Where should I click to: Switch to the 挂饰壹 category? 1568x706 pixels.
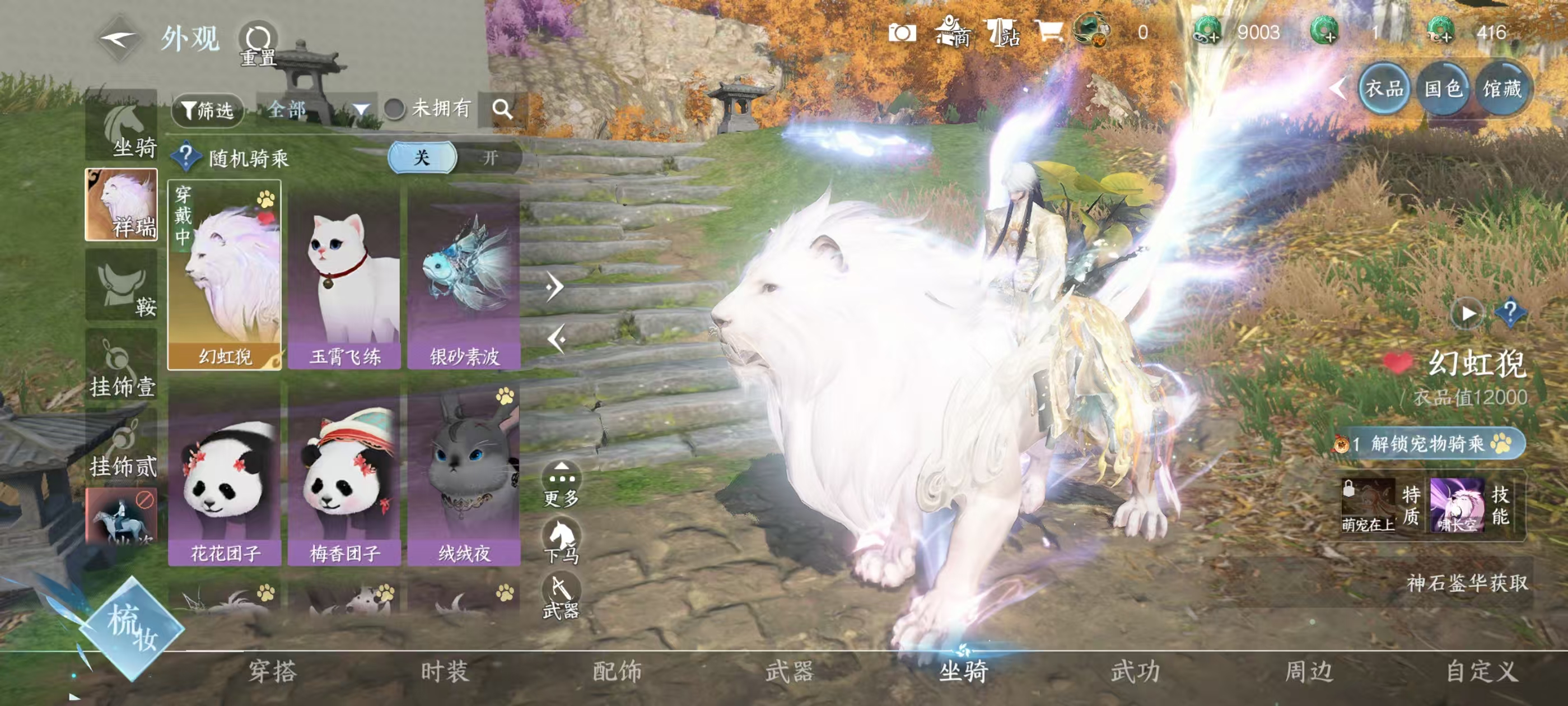coord(122,366)
